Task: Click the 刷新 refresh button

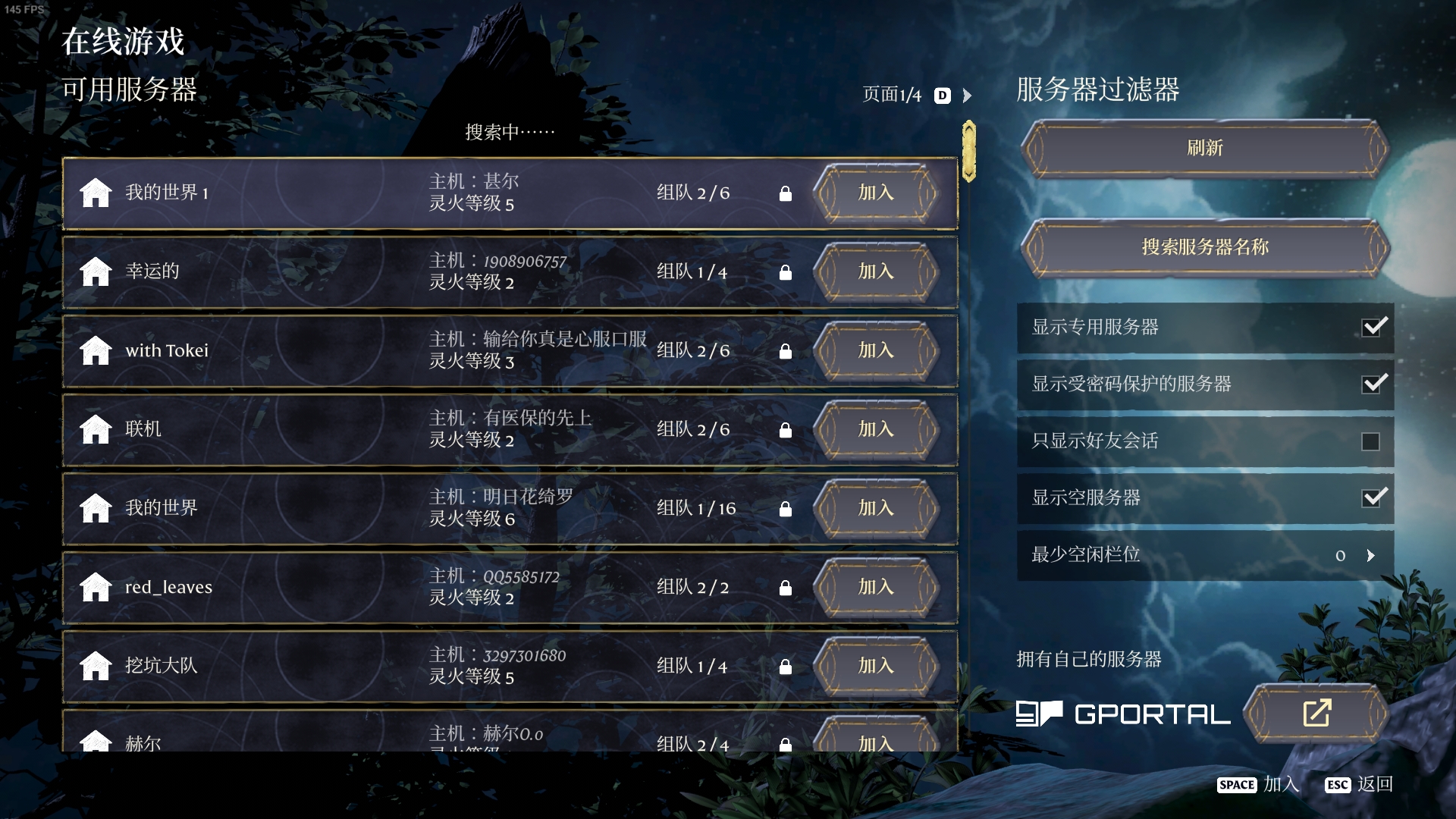Action: [1204, 148]
